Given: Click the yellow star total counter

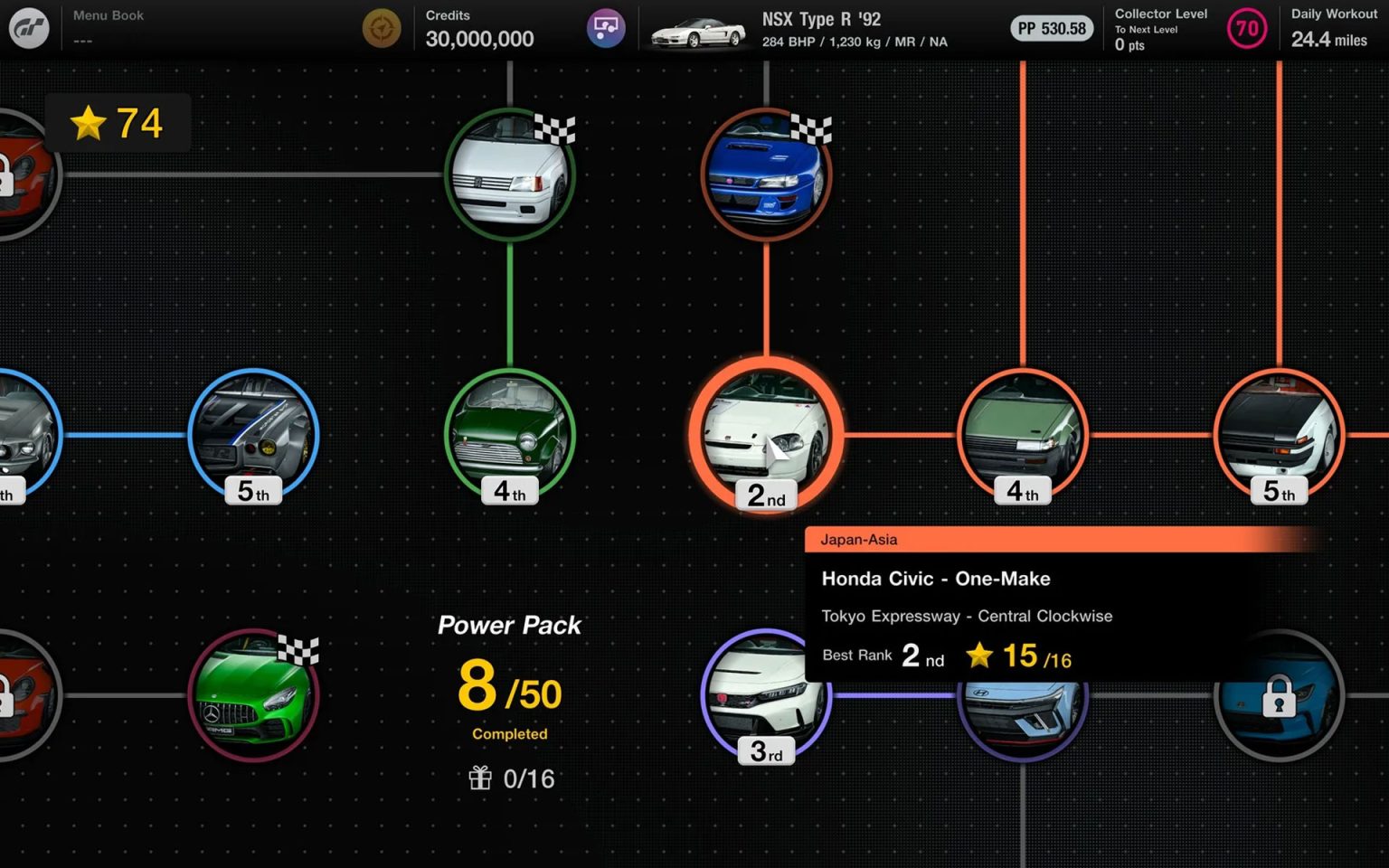Looking at the screenshot, I should pos(116,124).
